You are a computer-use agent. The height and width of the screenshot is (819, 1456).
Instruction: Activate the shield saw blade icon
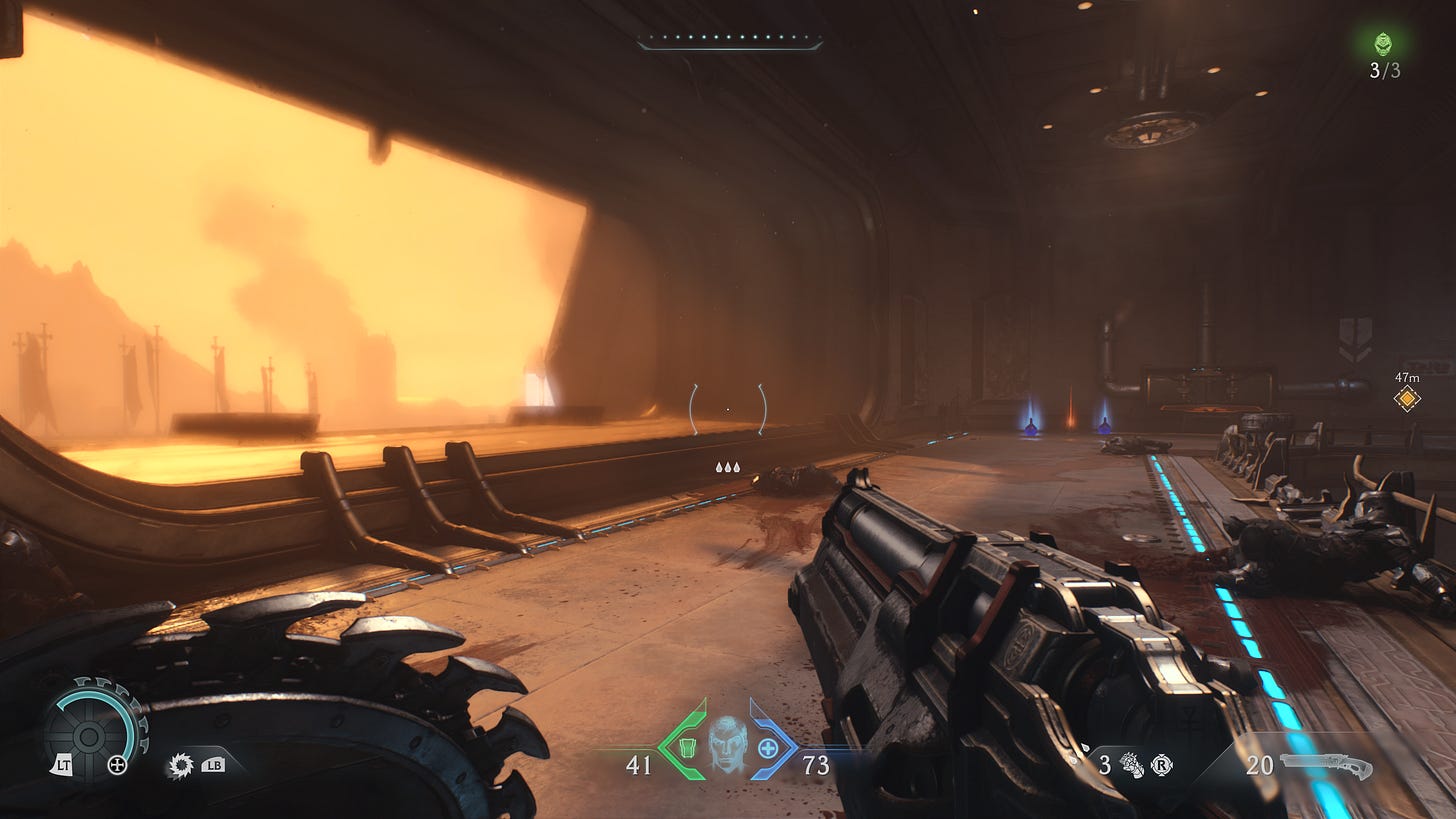(181, 766)
